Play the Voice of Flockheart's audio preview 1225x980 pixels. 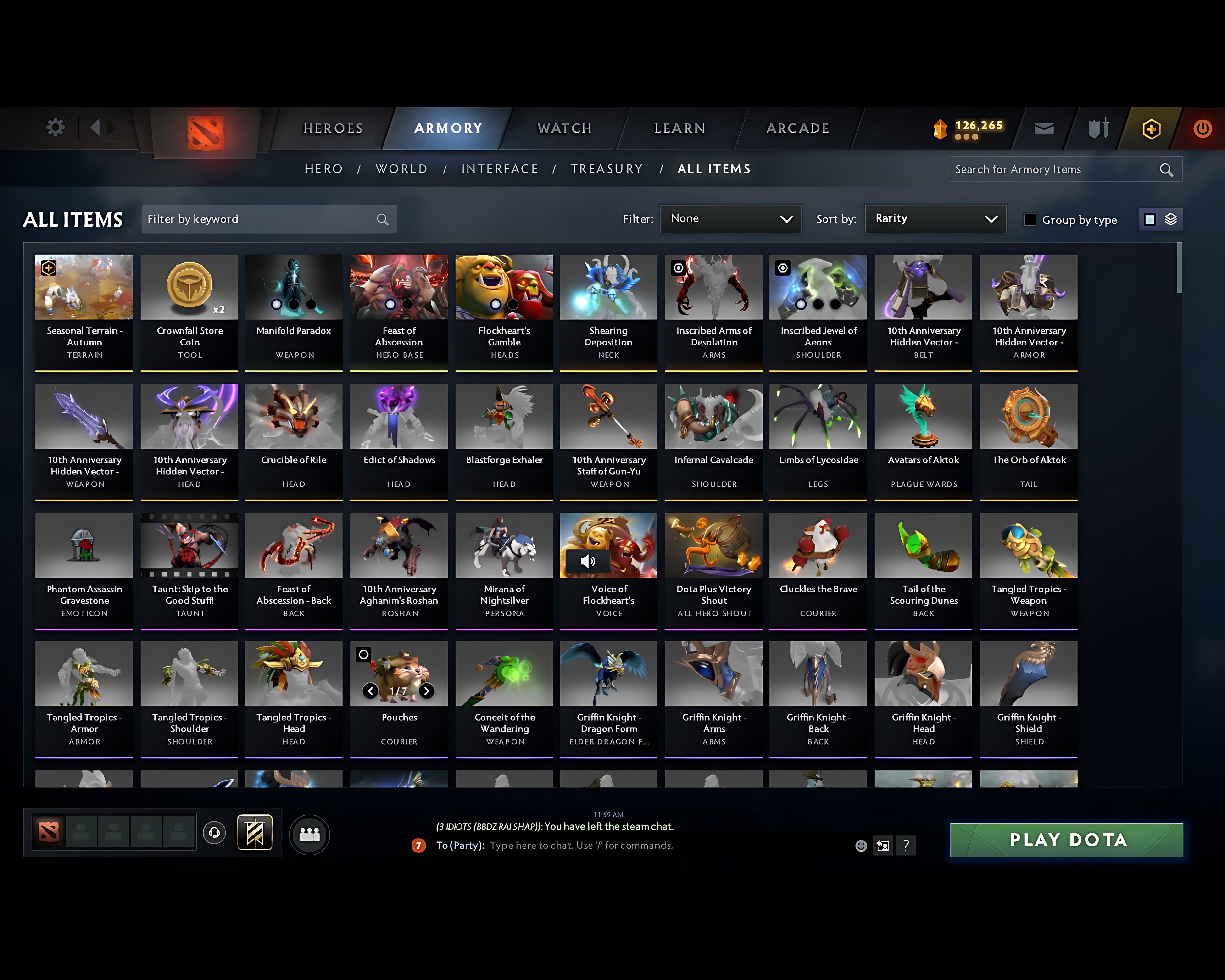(x=589, y=561)
